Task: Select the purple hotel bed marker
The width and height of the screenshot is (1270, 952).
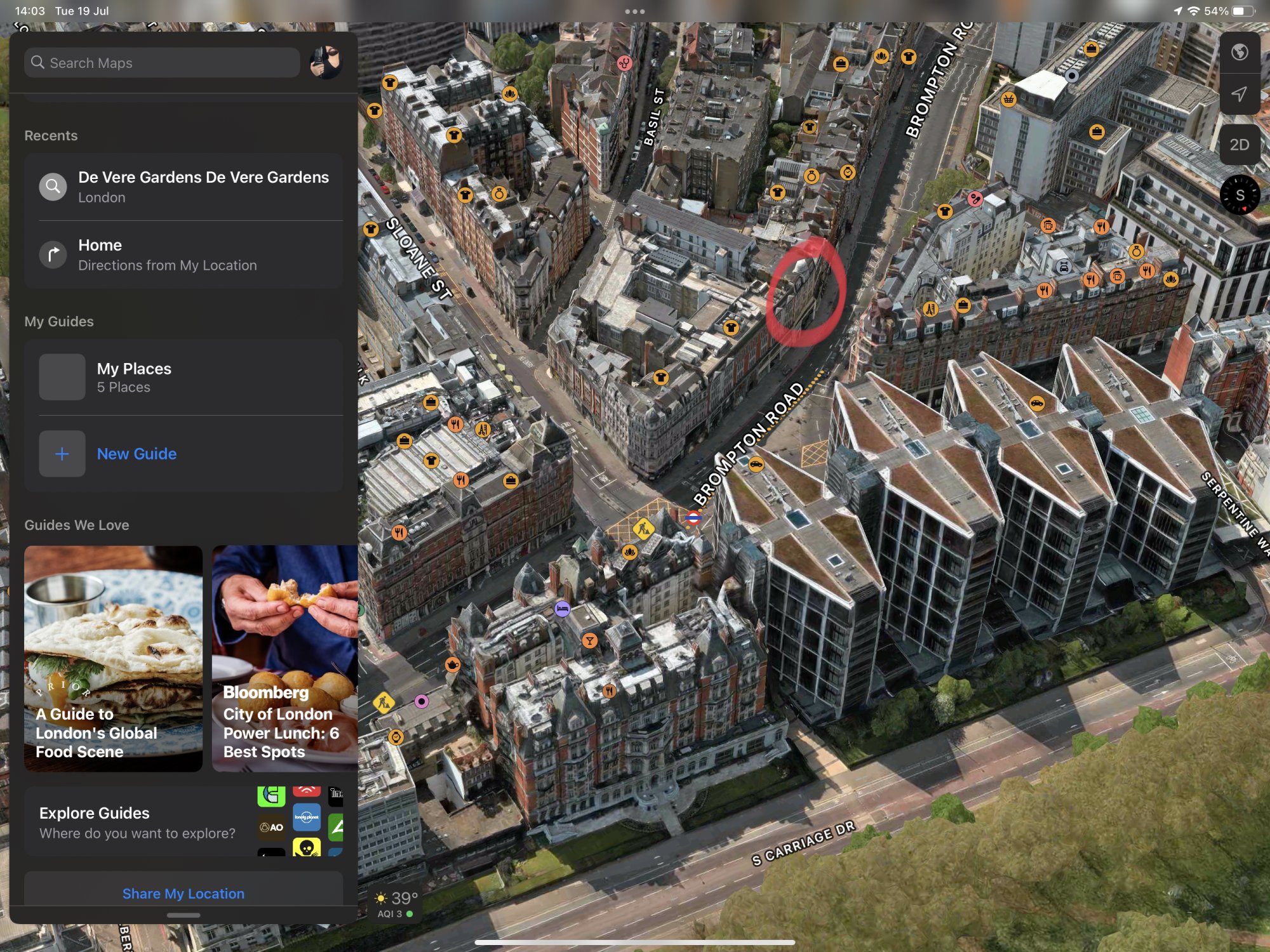Action: tap(562, 609)
